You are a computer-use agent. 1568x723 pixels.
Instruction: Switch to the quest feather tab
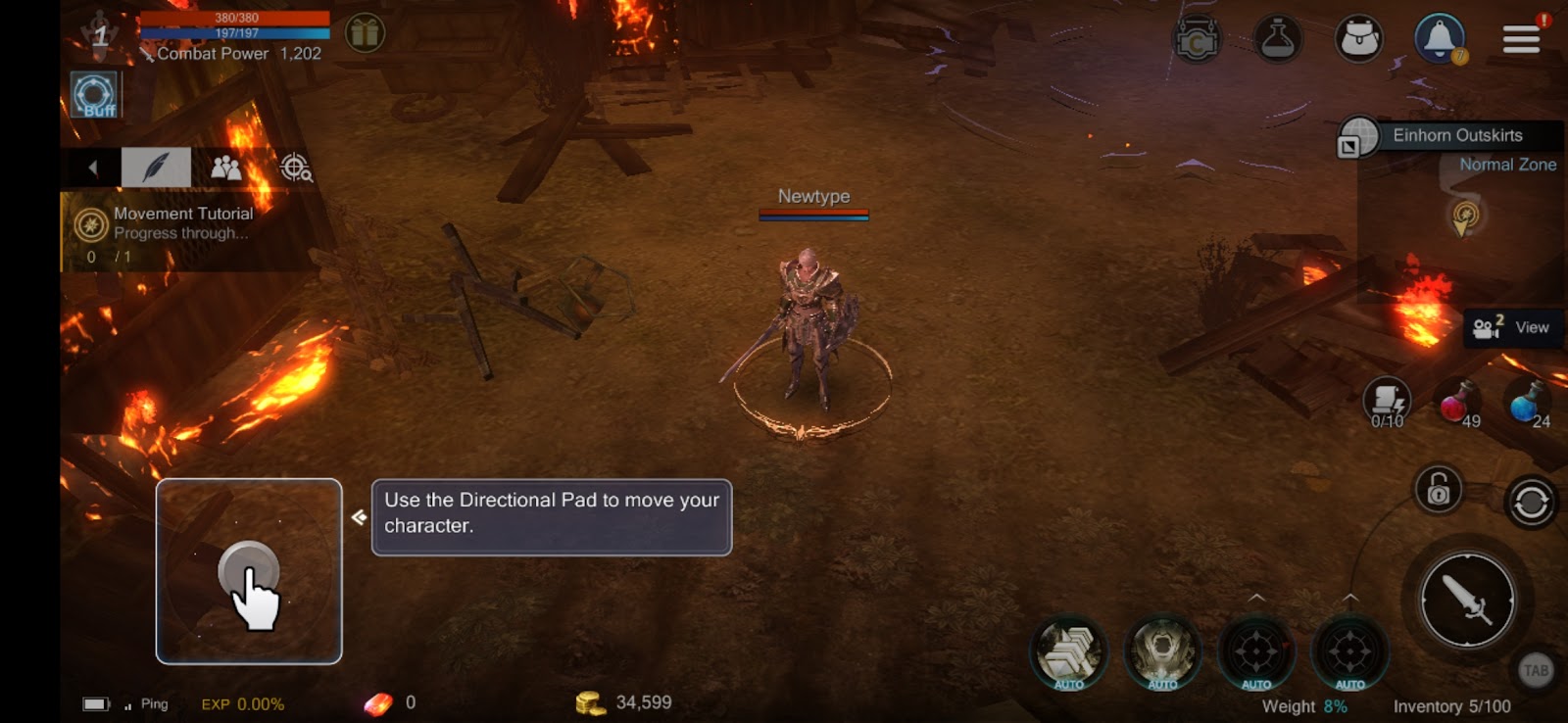(x=156, y=168)
